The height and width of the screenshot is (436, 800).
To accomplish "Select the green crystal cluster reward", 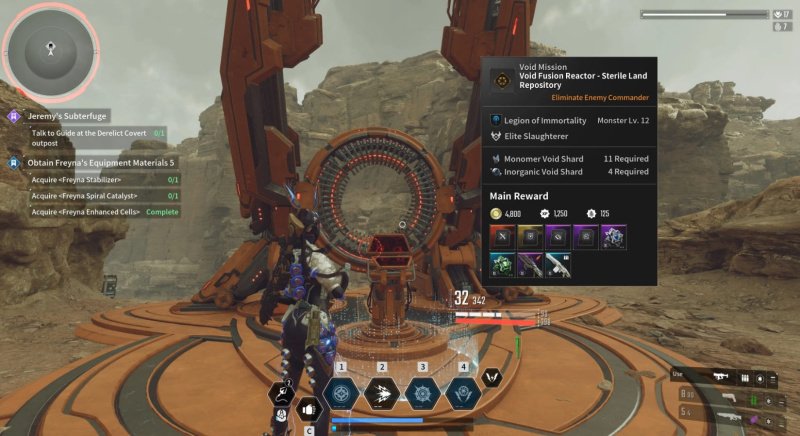I will tap(502, 265).
